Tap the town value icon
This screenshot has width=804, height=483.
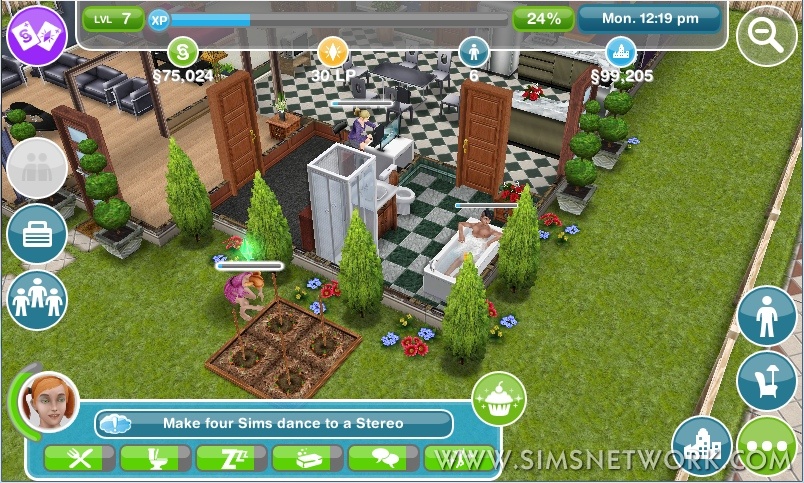[621, 51]
